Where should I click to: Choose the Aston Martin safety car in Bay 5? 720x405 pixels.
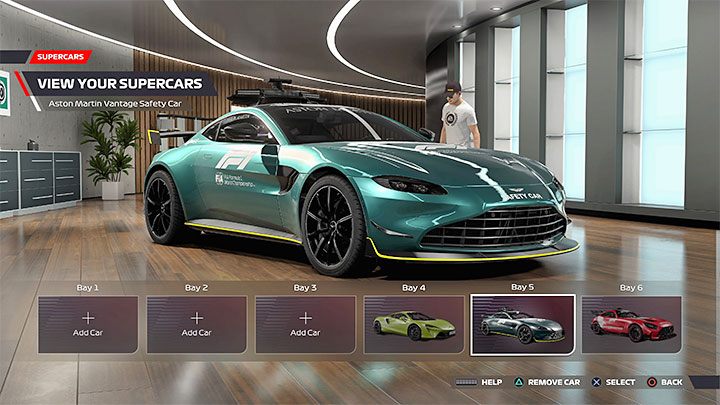point(522,324)
